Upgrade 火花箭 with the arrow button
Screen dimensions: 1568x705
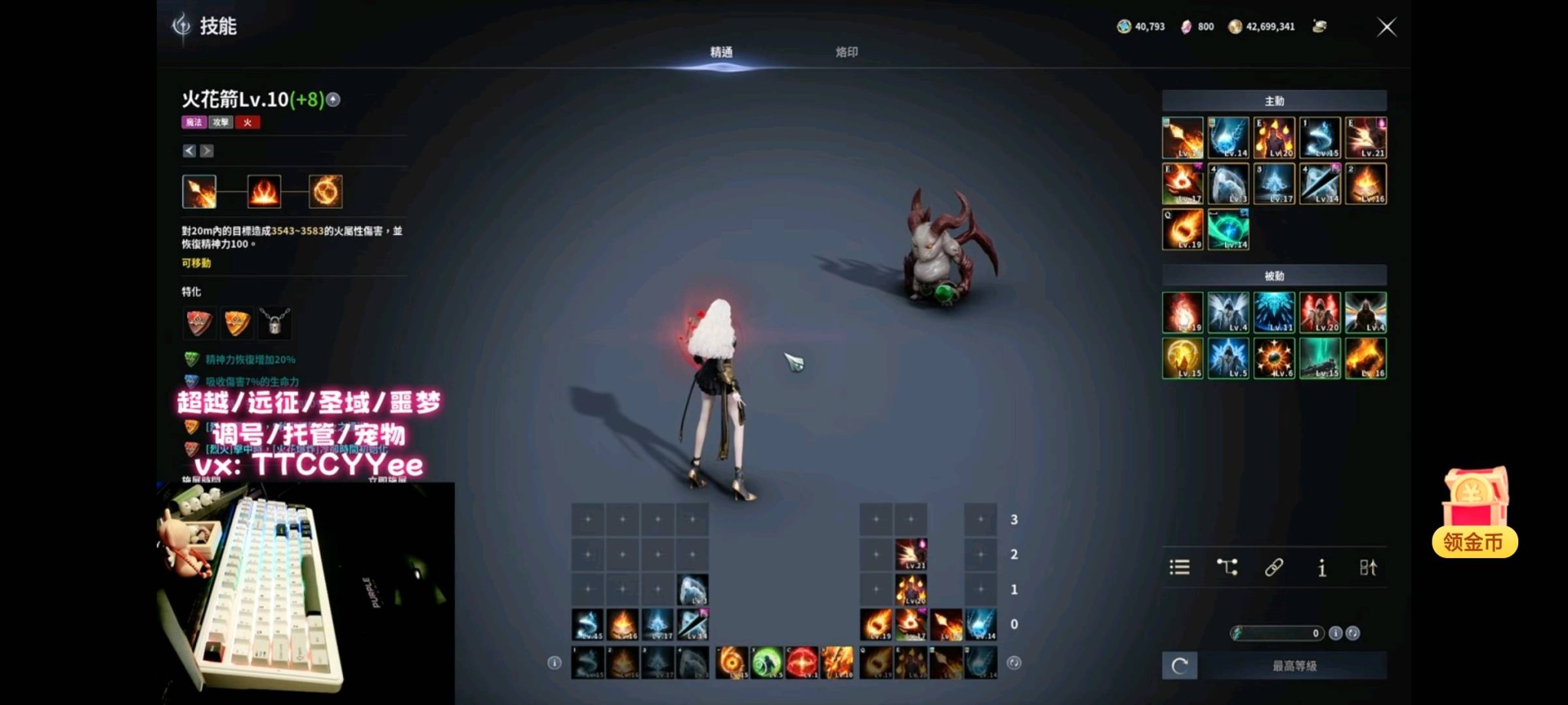click(333, 100)
